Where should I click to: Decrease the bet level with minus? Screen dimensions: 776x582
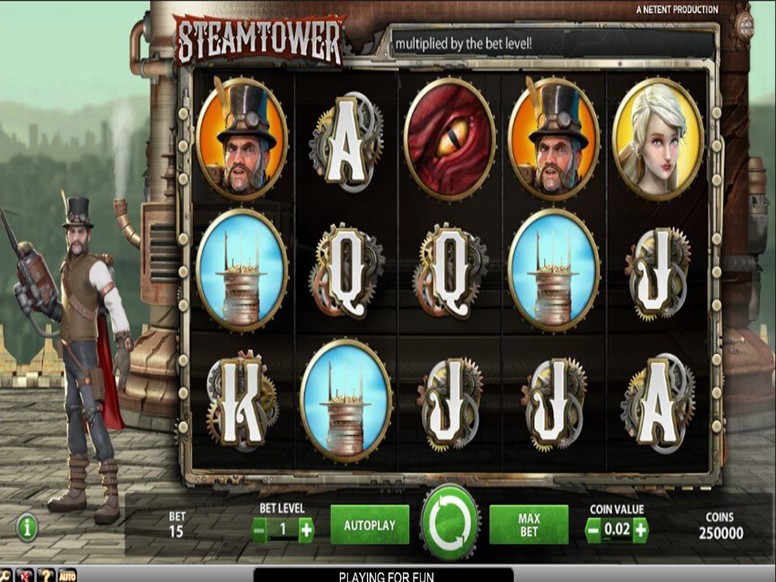point(260,529)
